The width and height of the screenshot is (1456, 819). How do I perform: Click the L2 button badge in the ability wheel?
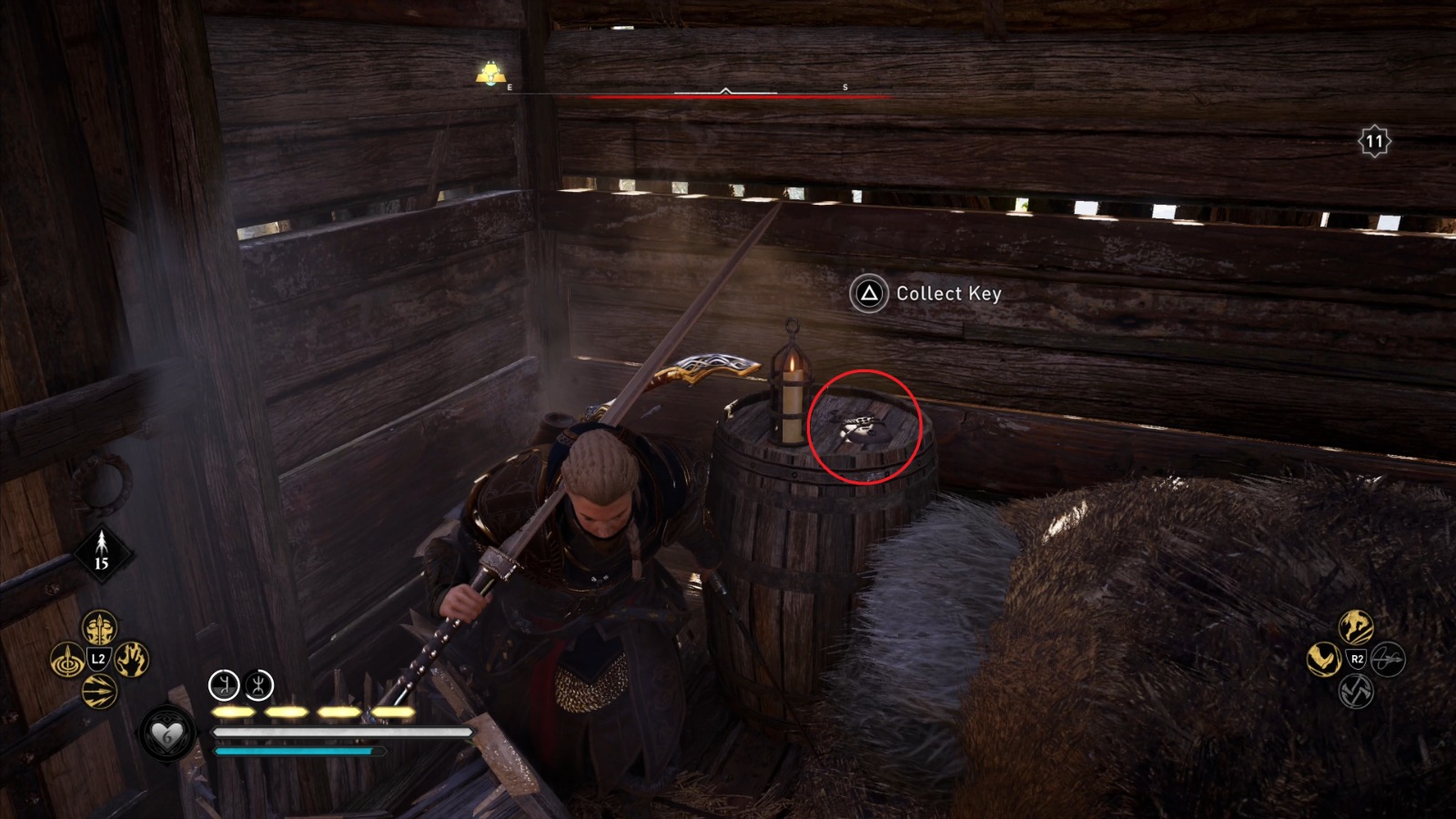click(97, 659)
